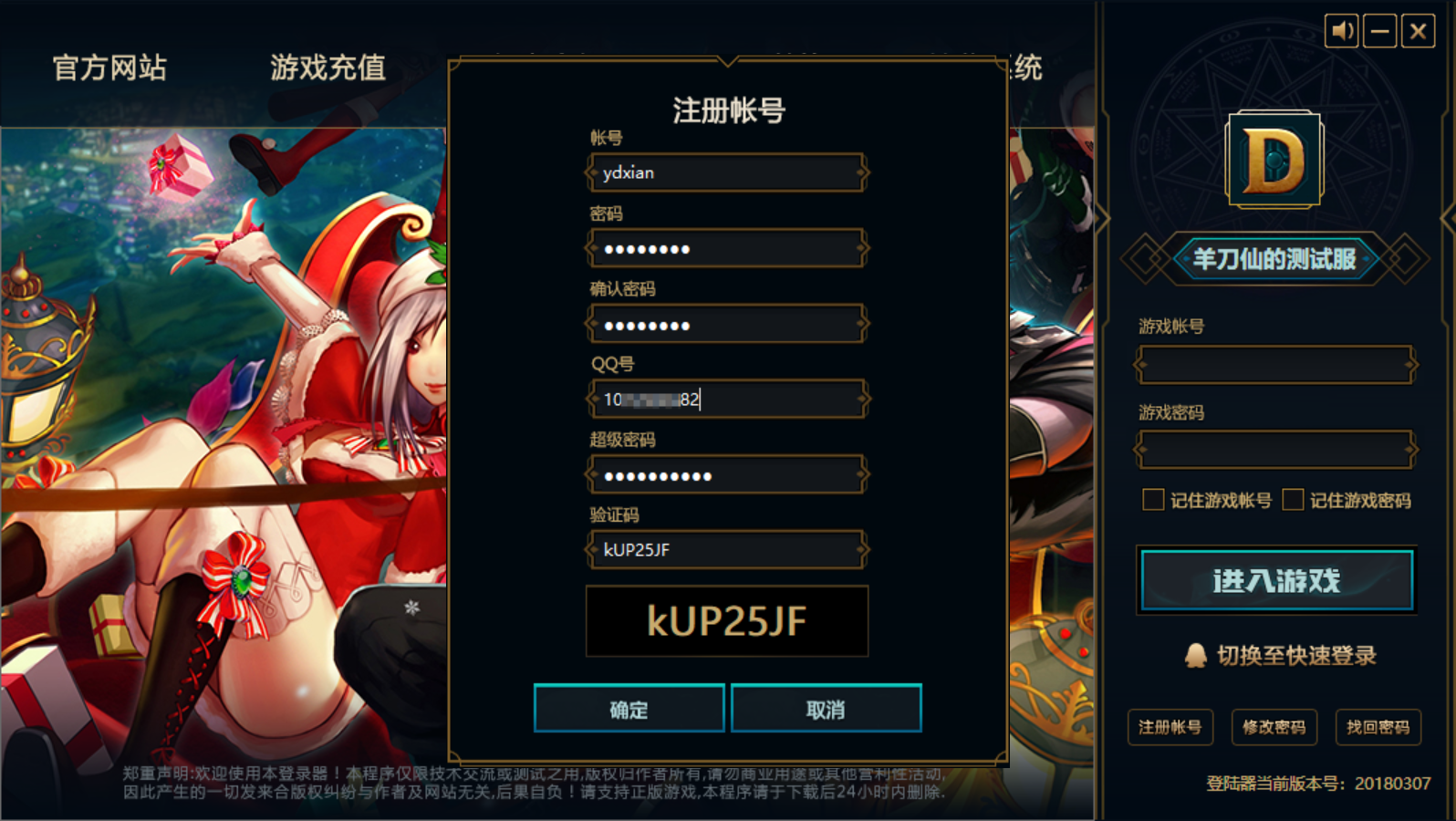Open the 官方网站 menu item
This screenshot has width=1456, height=821.
pos(109,68)
